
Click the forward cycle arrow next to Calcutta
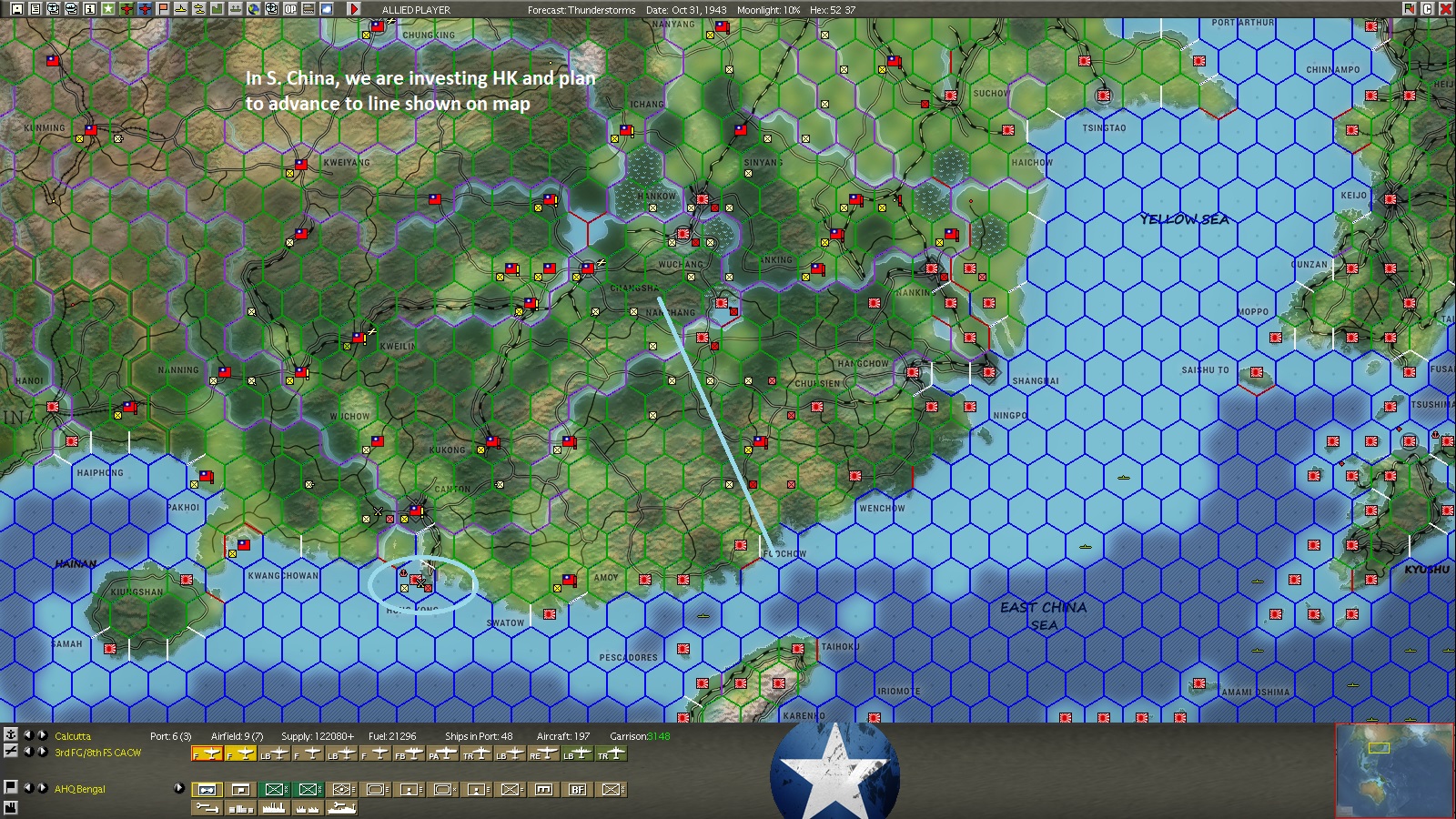coord(42,735)
